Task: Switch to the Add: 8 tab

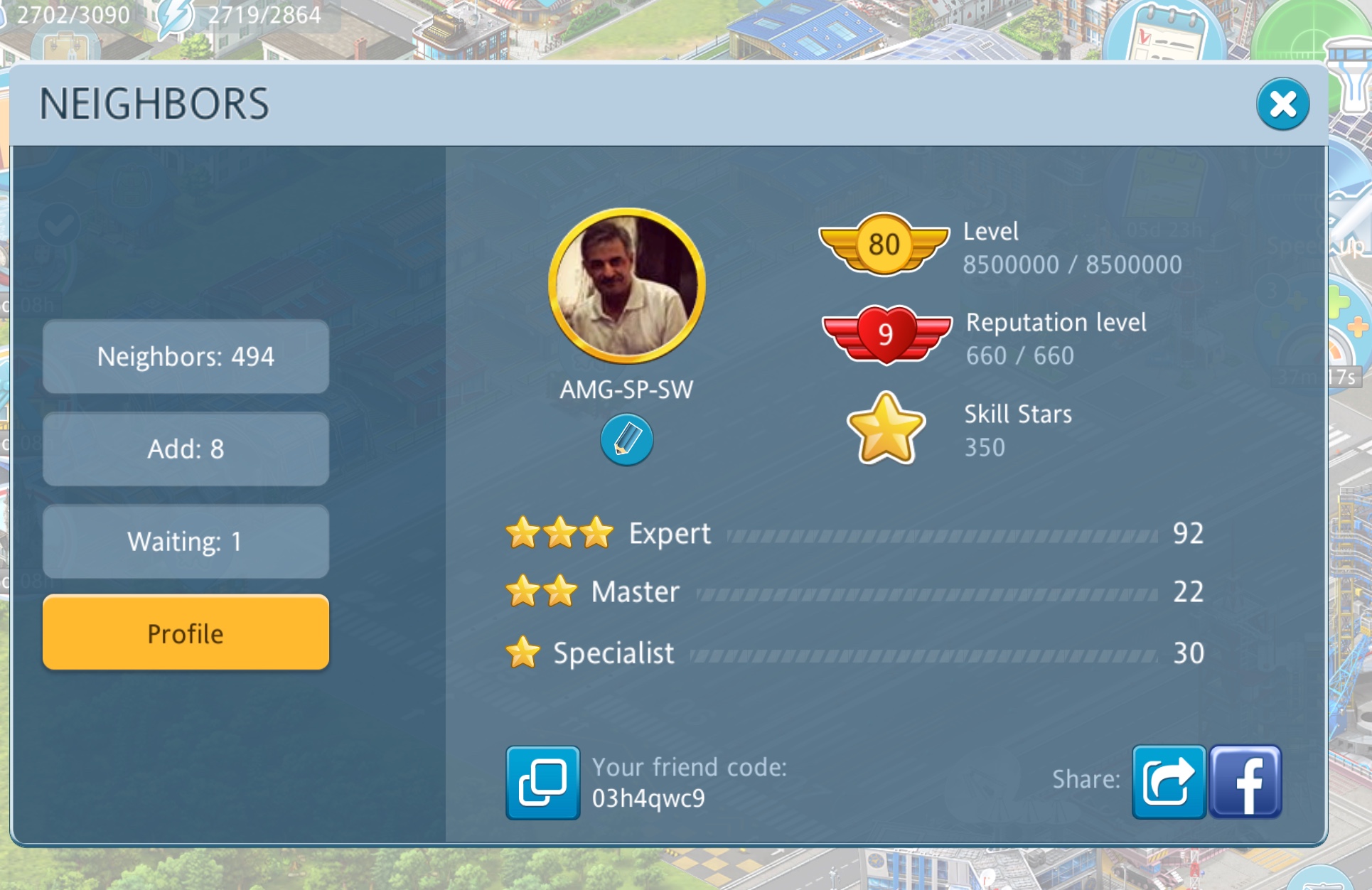Action: (186, 449)
